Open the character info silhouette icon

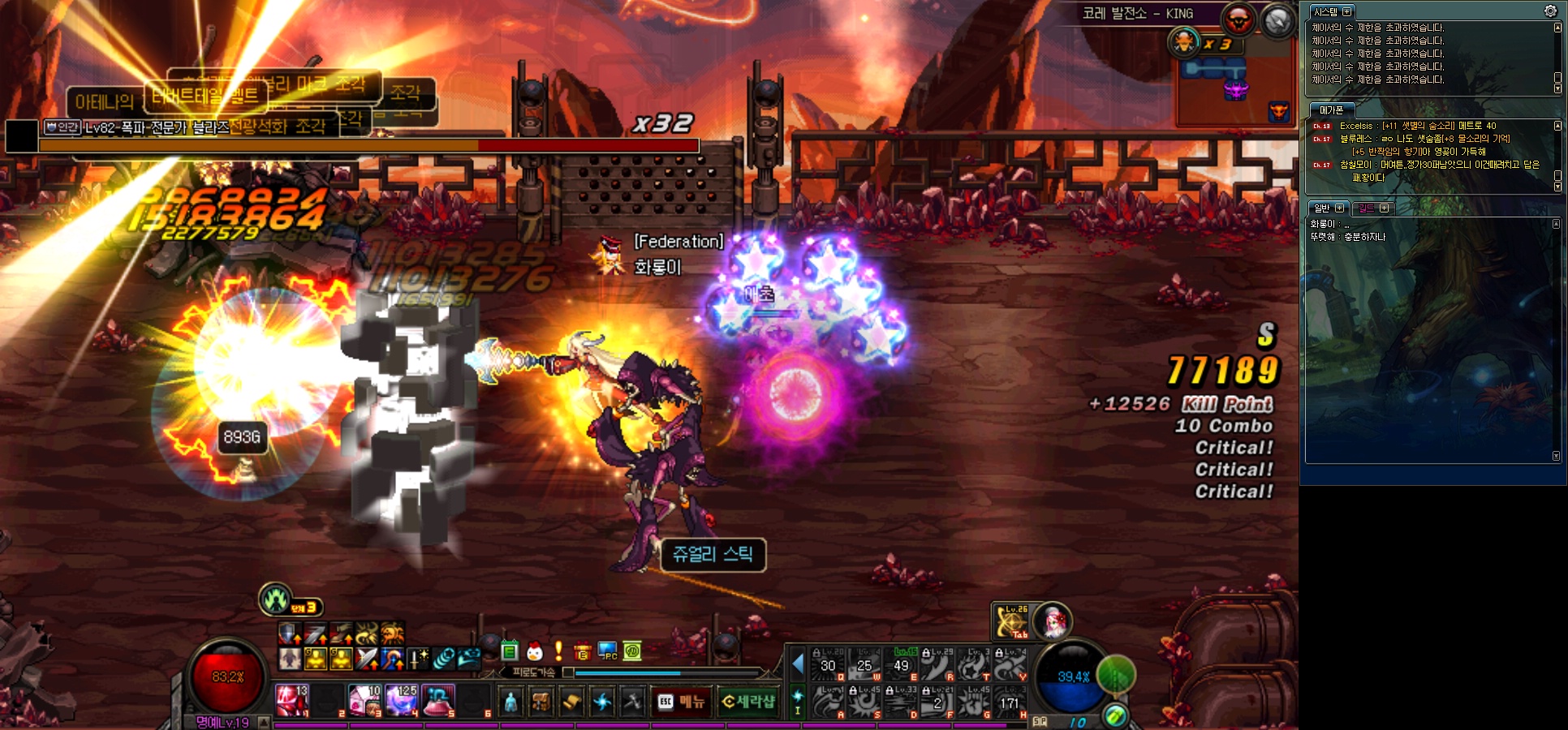coord(510,702)
